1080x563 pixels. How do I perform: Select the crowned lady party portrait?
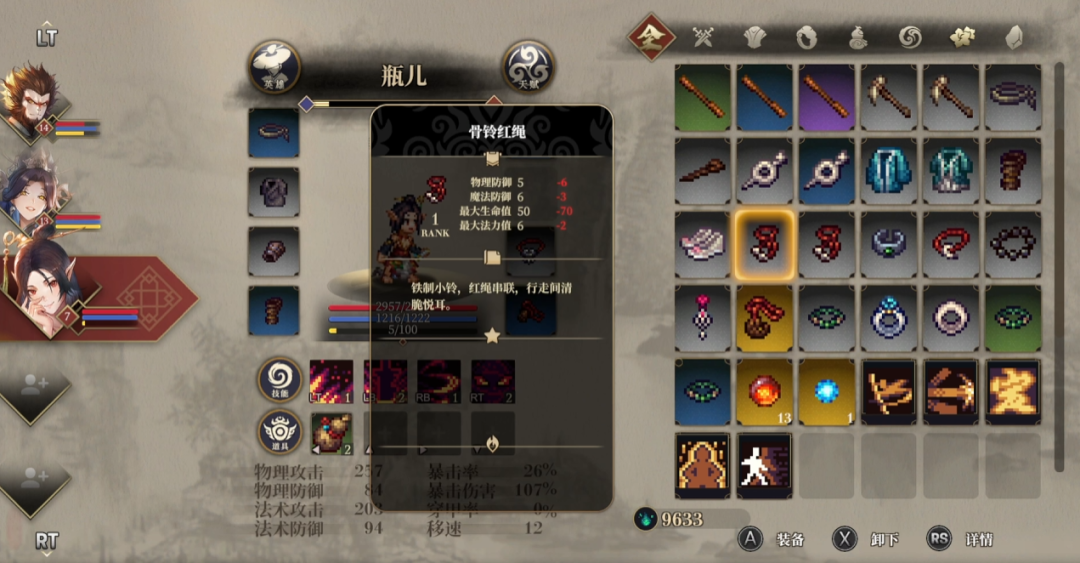tap(30, 193)
